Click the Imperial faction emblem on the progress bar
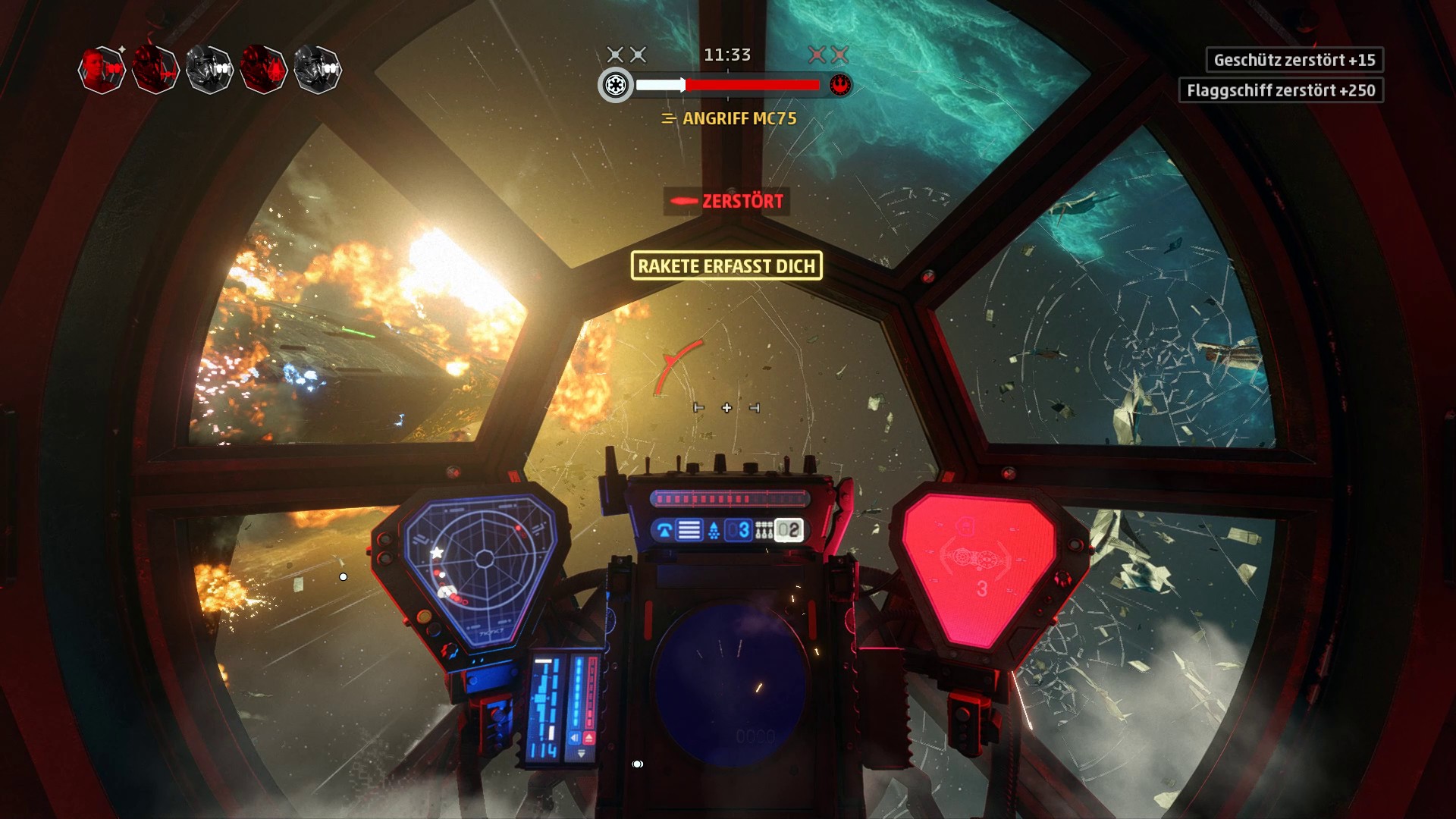 pos(615,85)
